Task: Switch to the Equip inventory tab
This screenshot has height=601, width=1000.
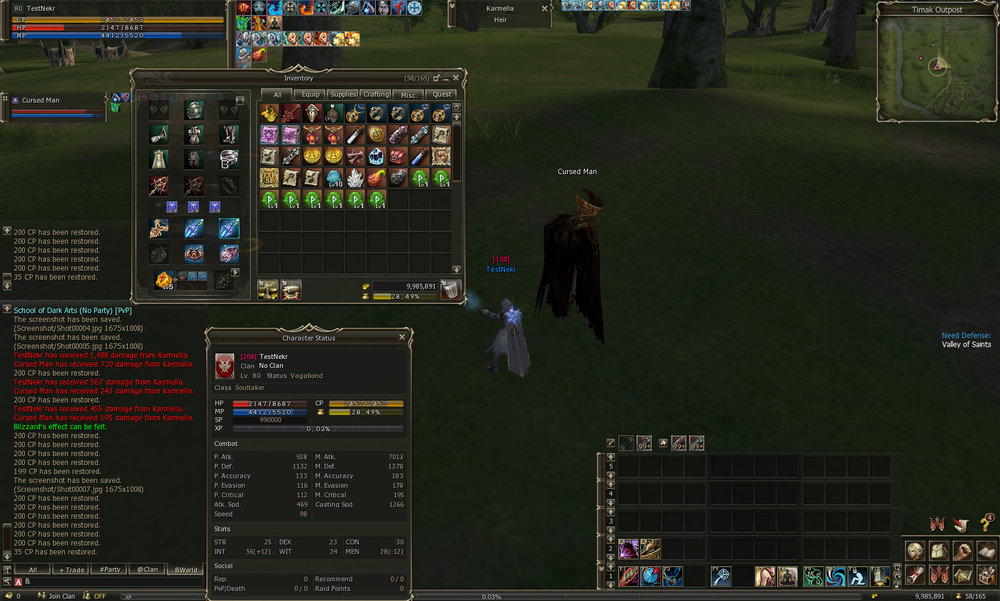Action: (310, 94)
